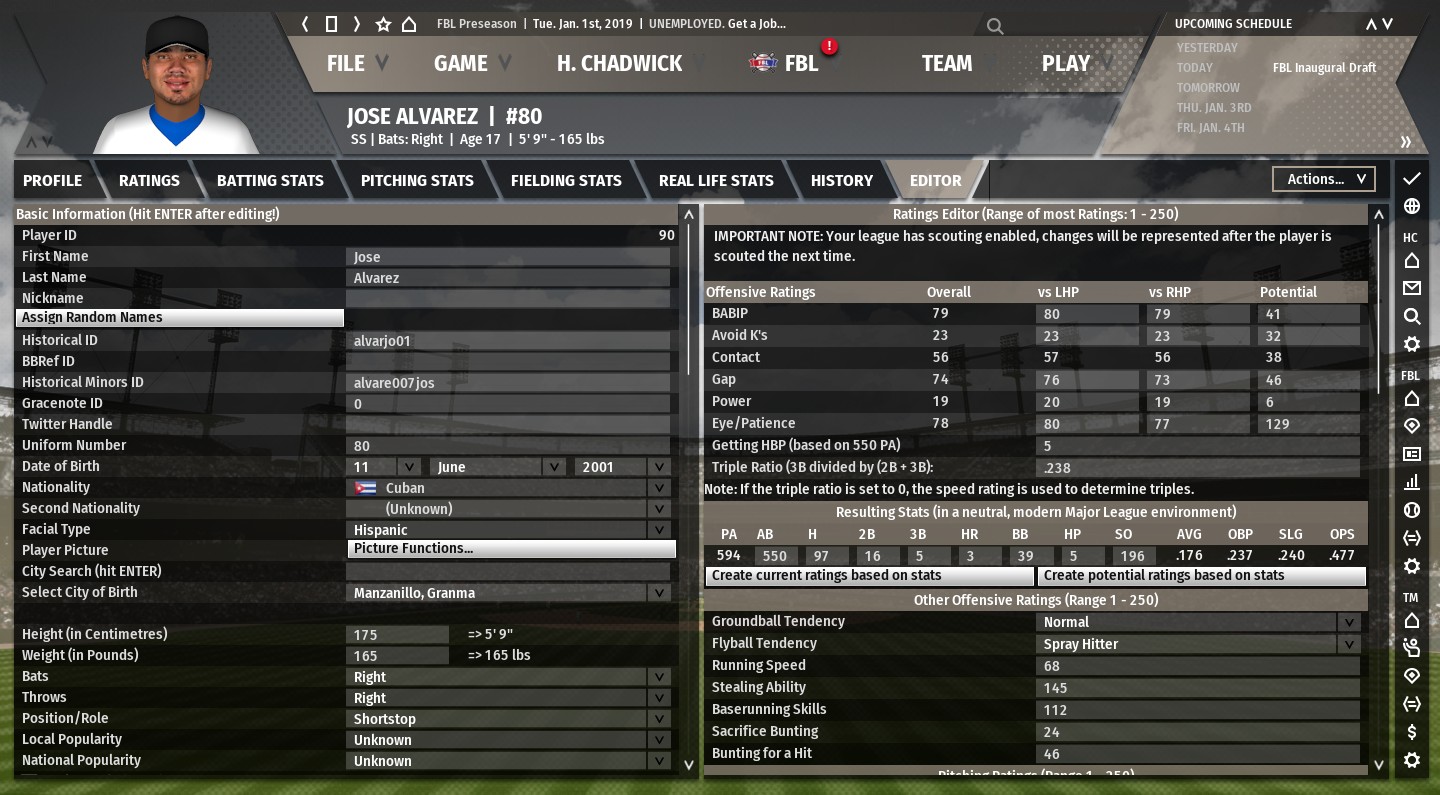
Task: Switch to the PROFILE tab
Action: 52,181
